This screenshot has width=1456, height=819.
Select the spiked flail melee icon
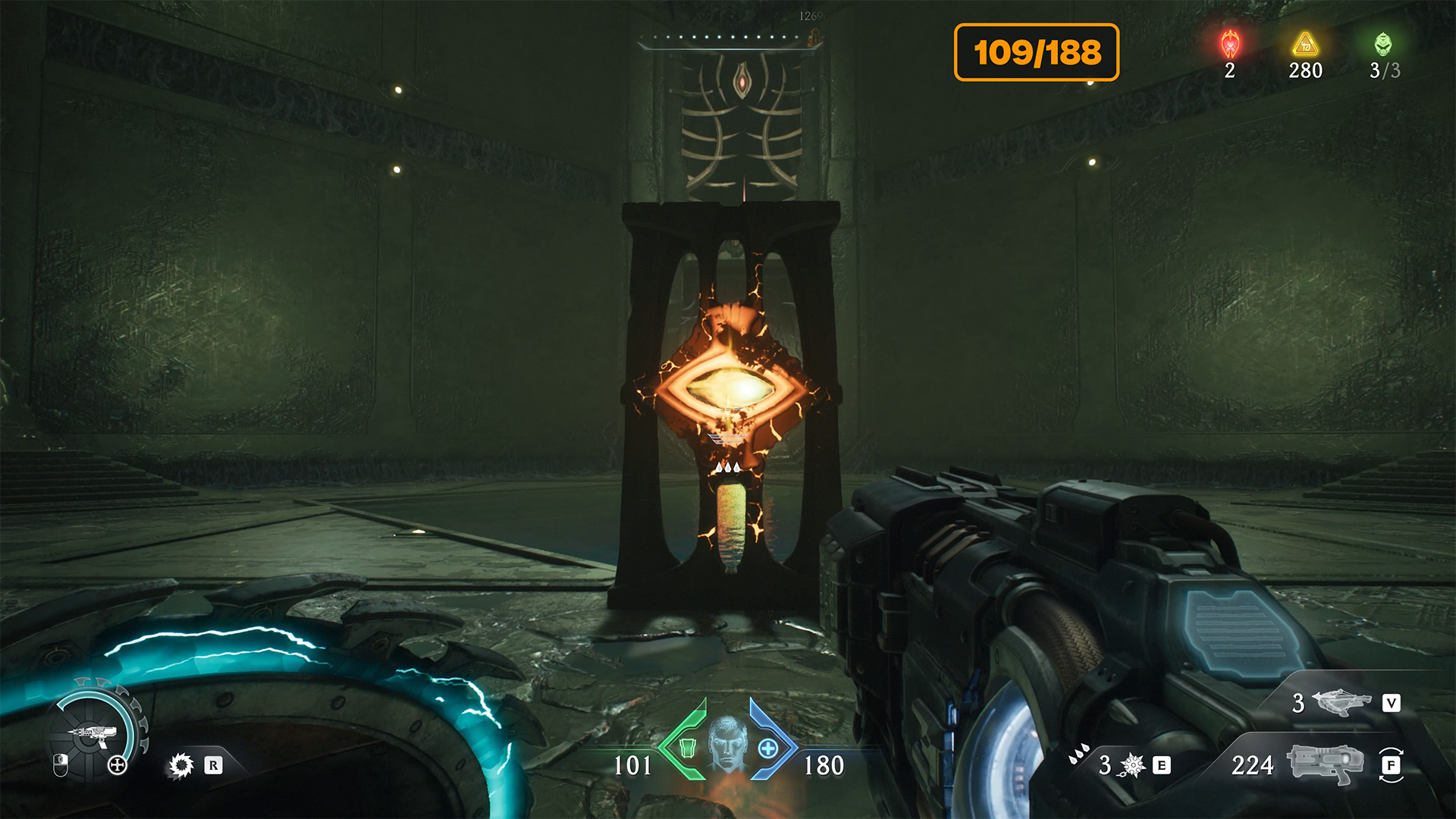click(1133, 765)
